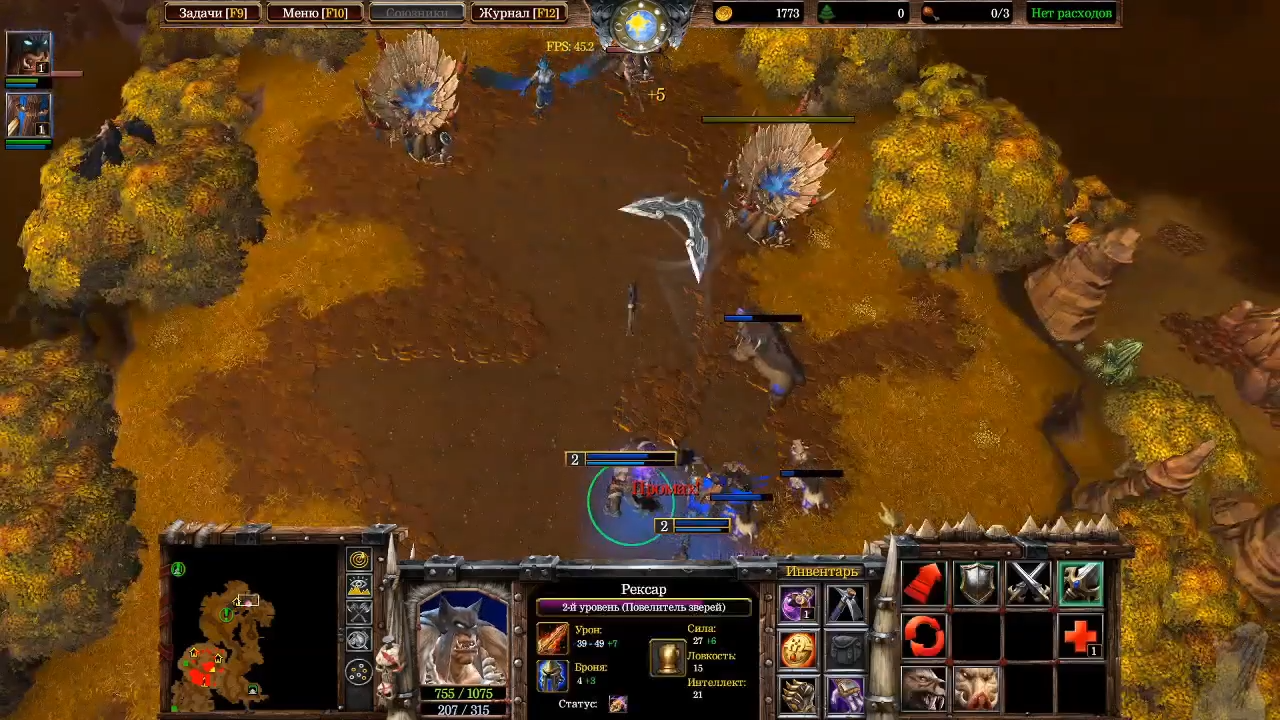1280x720 pixels.
Task: Select the first hero portrait icon
Action: pos(28,53)
